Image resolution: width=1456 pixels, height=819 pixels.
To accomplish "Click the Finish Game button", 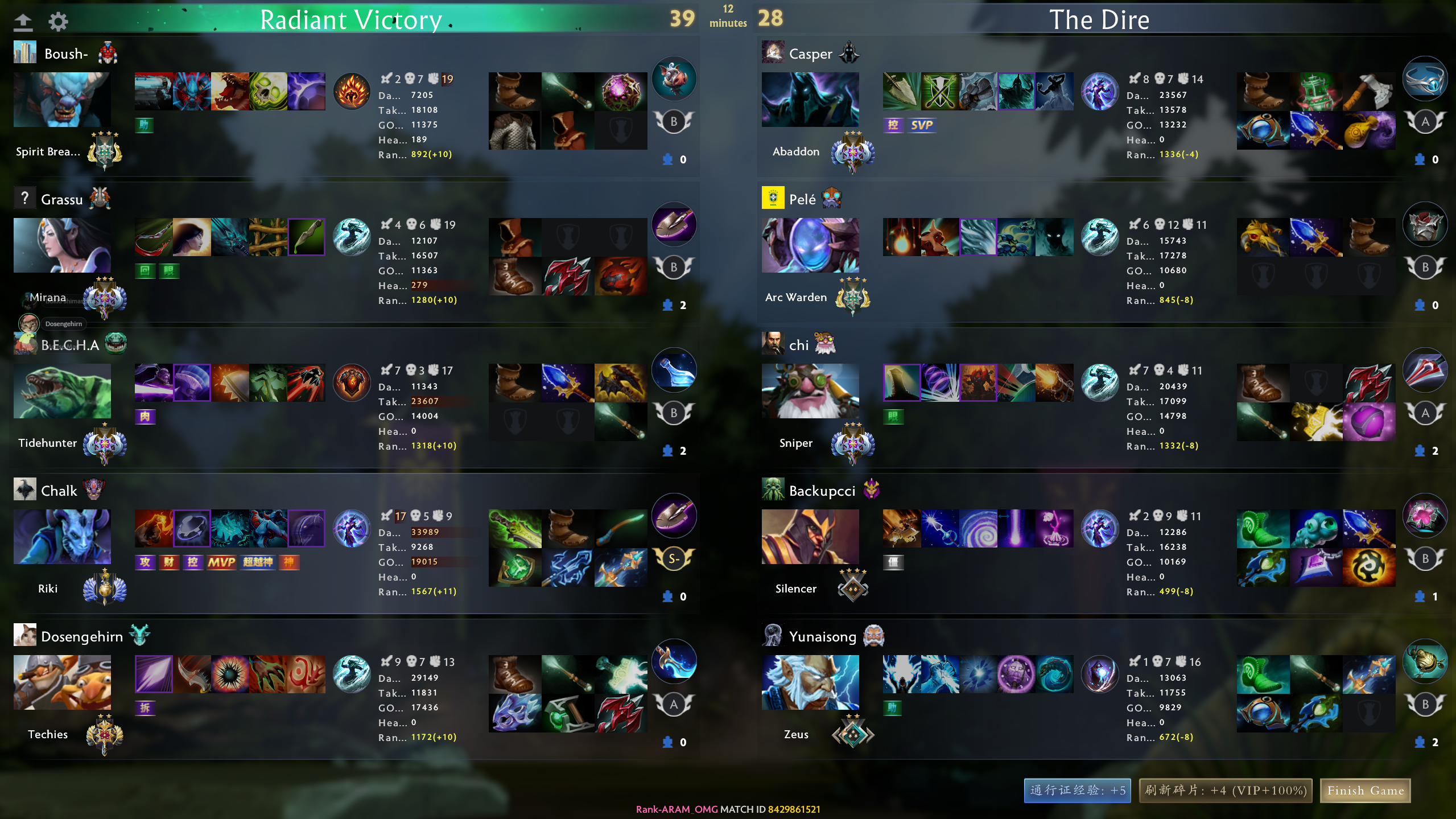I will click(x=1365, y=791).
